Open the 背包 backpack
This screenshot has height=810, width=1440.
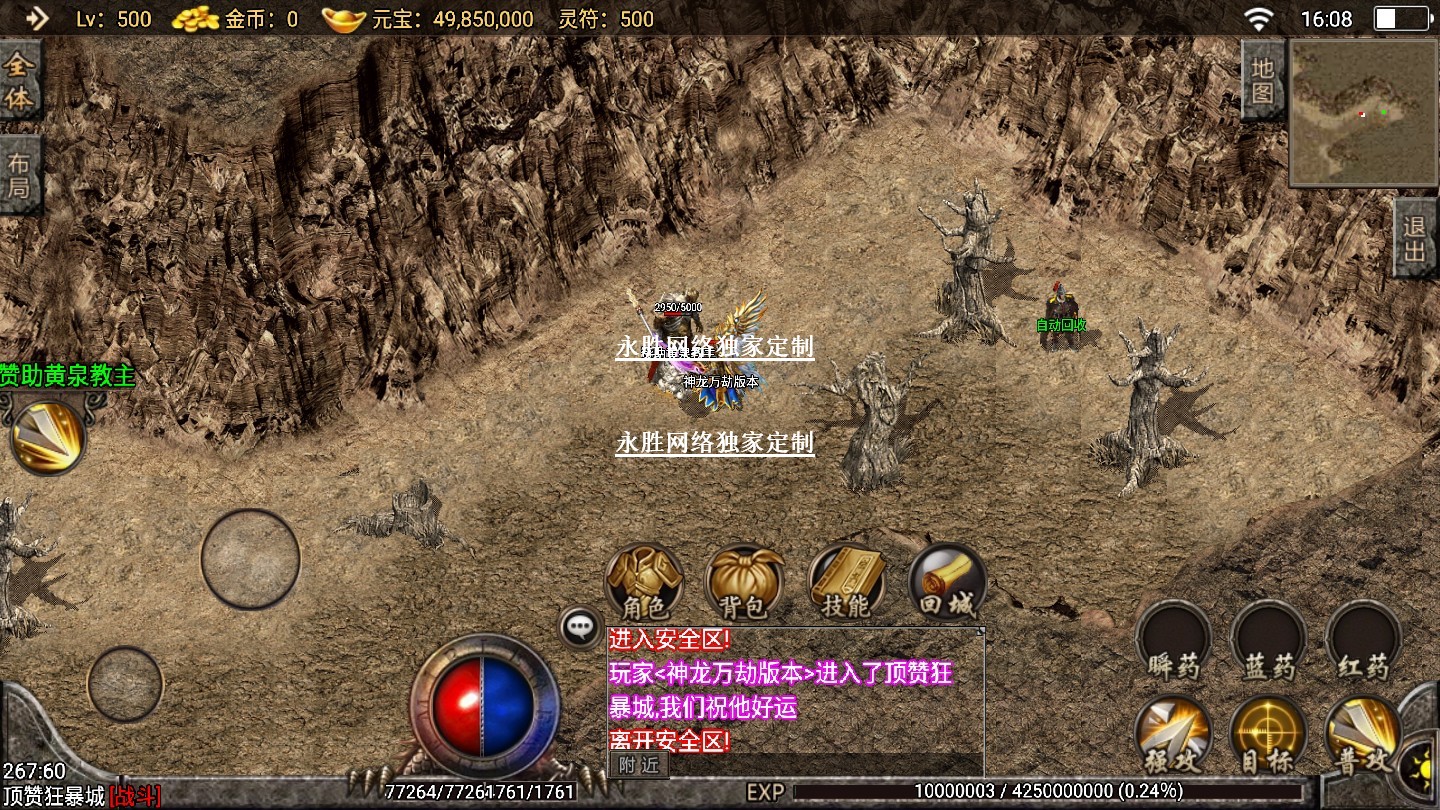tap(744, 581)
